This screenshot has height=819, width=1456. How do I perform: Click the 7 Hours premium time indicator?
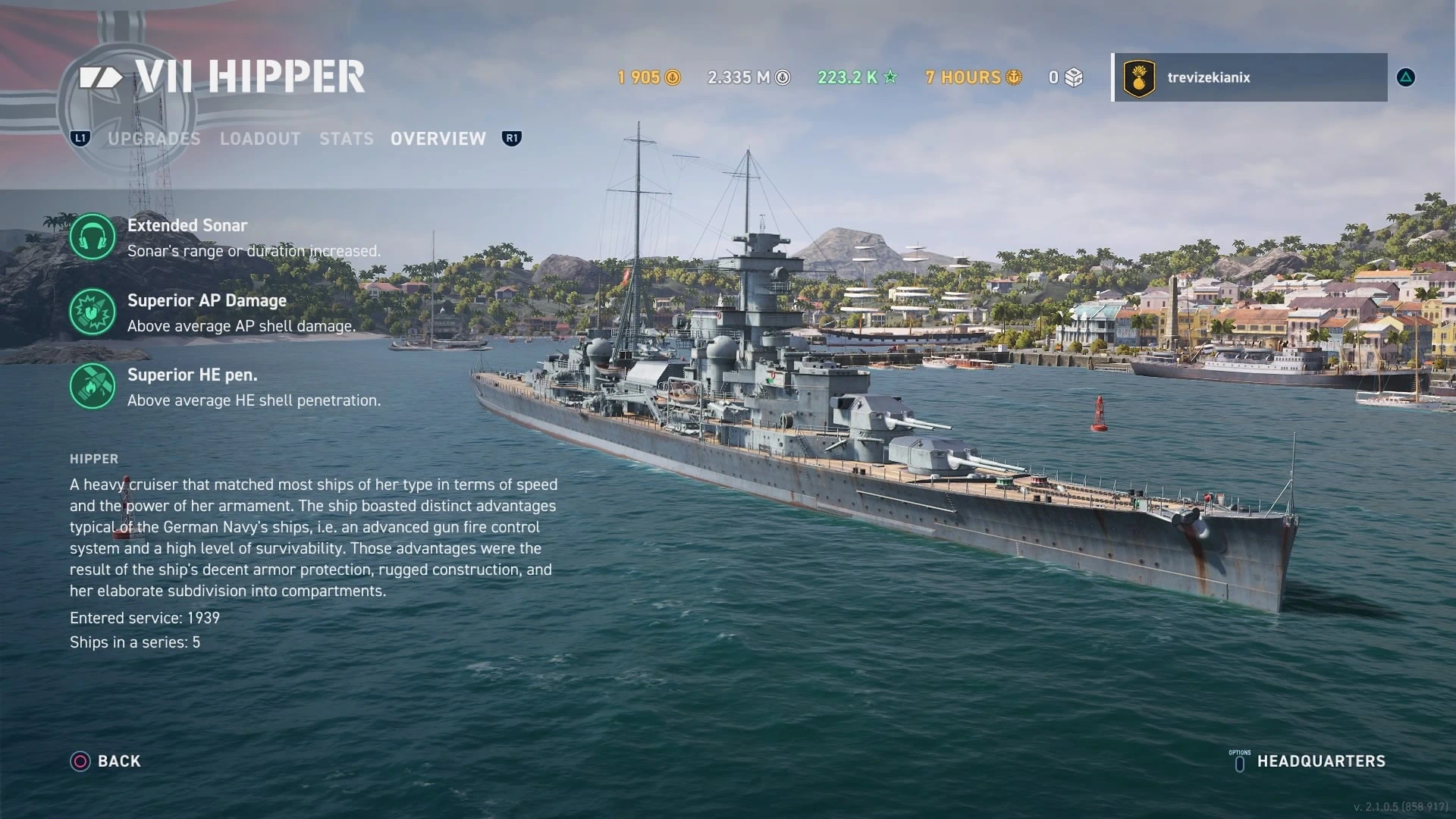click(x=974, y=77)
